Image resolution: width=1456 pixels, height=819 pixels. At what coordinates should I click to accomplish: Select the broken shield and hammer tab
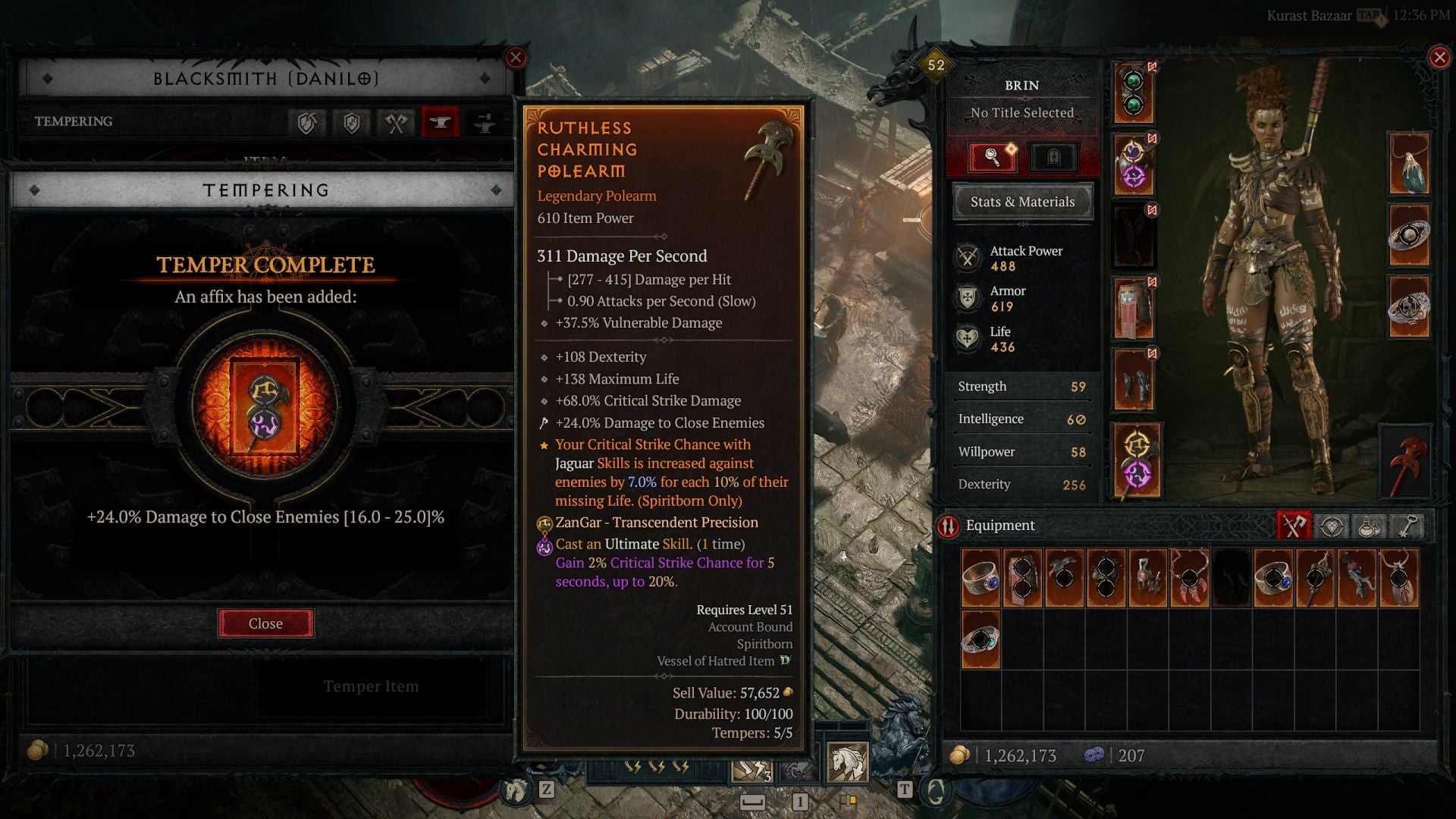pyautogui.click(x=307, y=122)
